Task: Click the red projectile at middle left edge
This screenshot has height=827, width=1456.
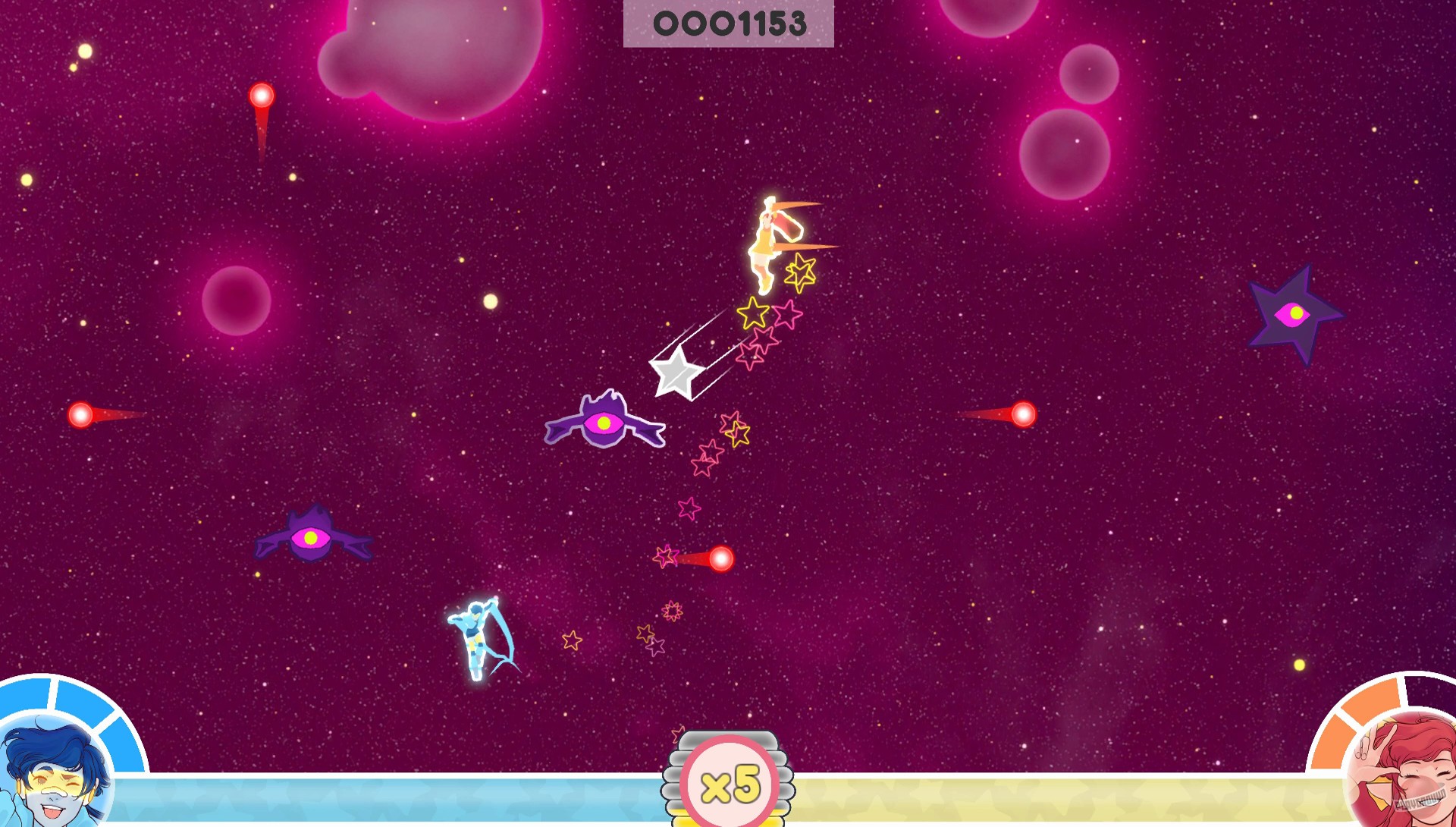Action: (x=82, y=415)
